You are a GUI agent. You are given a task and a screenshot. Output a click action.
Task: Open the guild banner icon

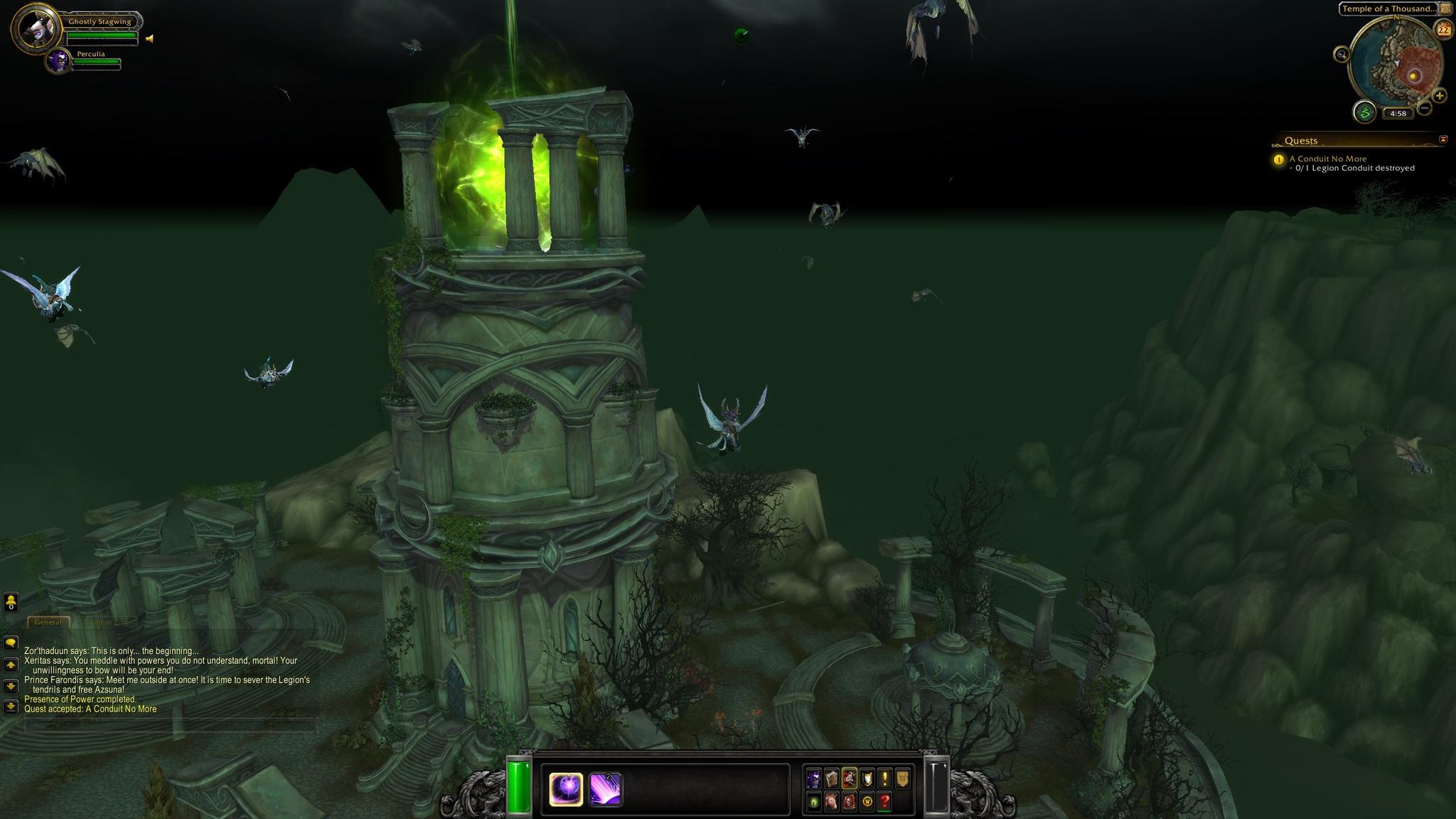pos(902,778)
